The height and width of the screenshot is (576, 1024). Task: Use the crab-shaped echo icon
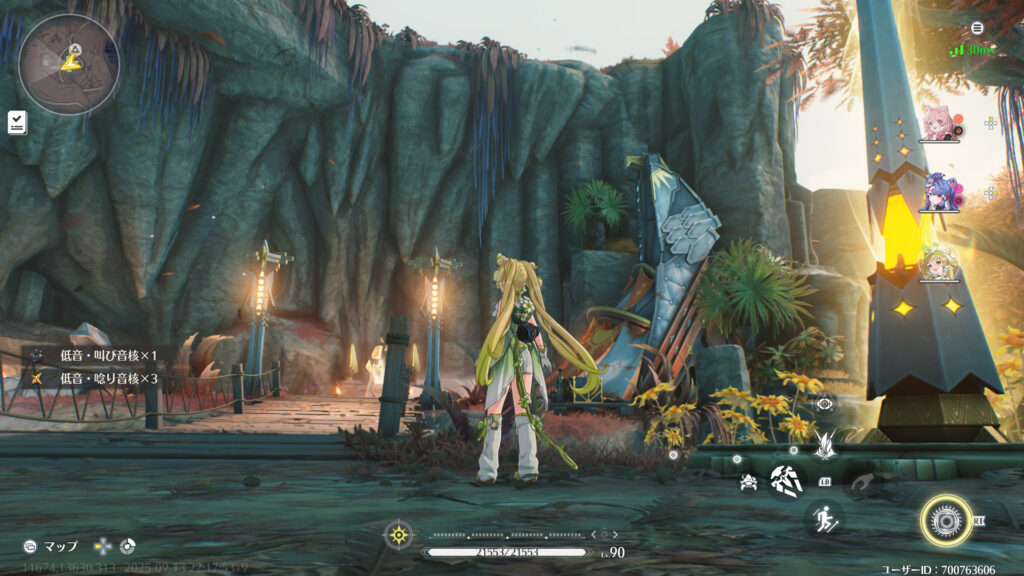pos(747,483)
